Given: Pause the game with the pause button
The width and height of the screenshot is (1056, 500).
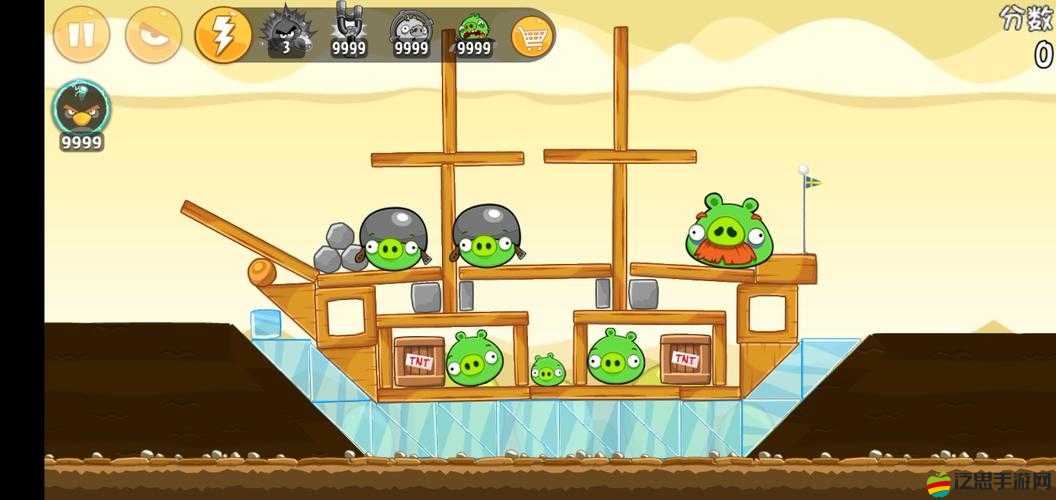Looking at the screenshot, I should [81, 35].
